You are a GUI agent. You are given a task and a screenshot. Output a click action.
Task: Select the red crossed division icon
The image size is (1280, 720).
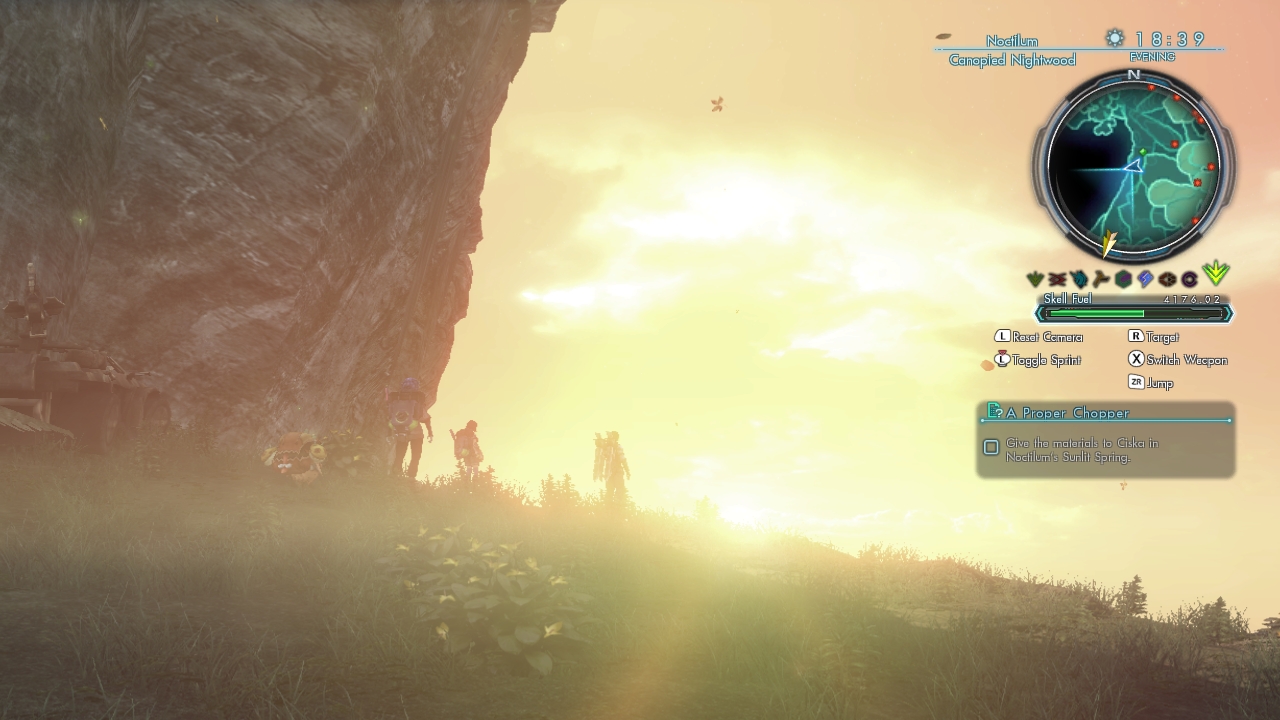tap(1057, 280)
